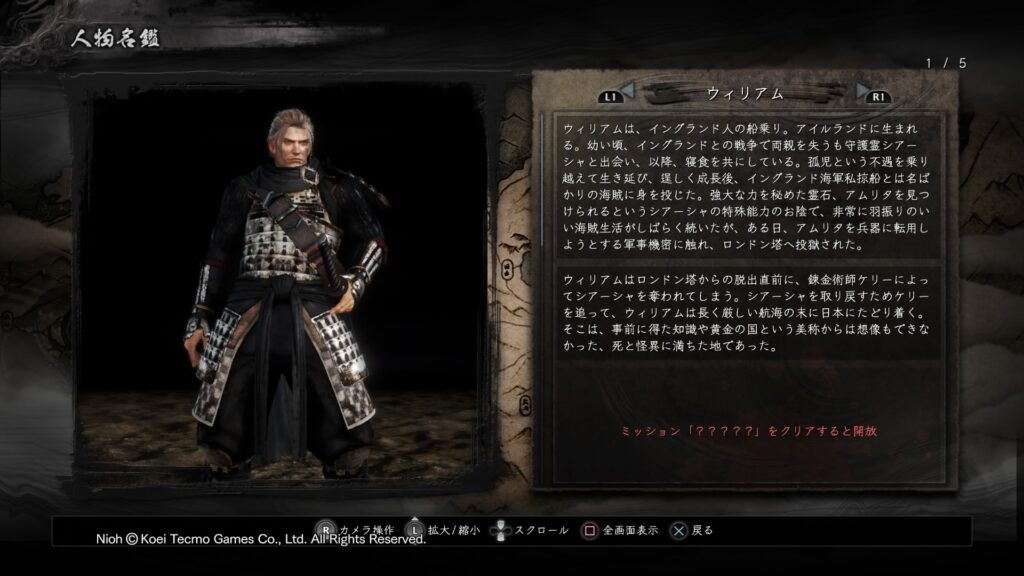Click the locked red mission「?????」entry

pyautogui.click(x=749, y=429)
